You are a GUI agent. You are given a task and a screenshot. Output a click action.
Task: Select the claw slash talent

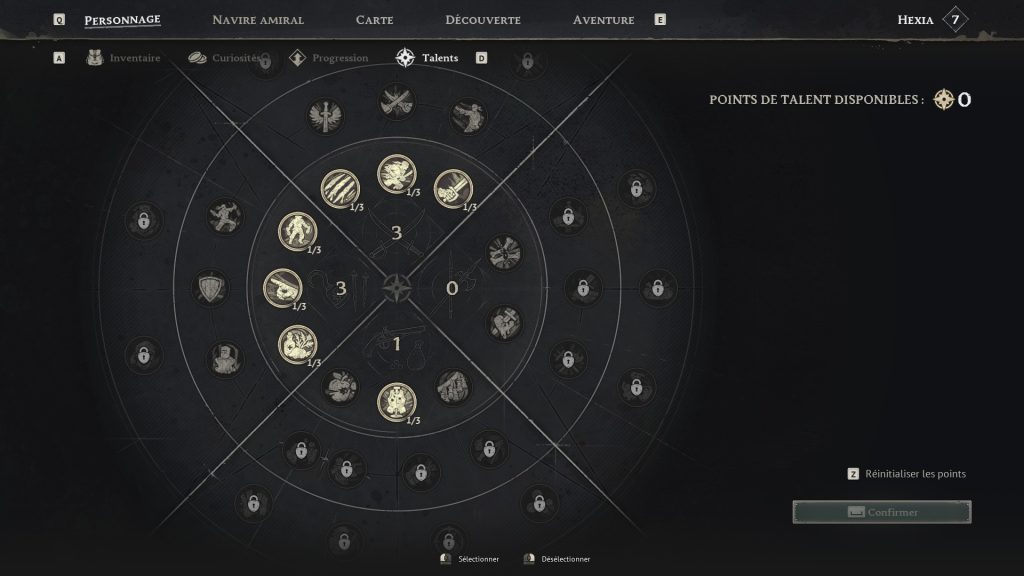(x=339, y=188)
